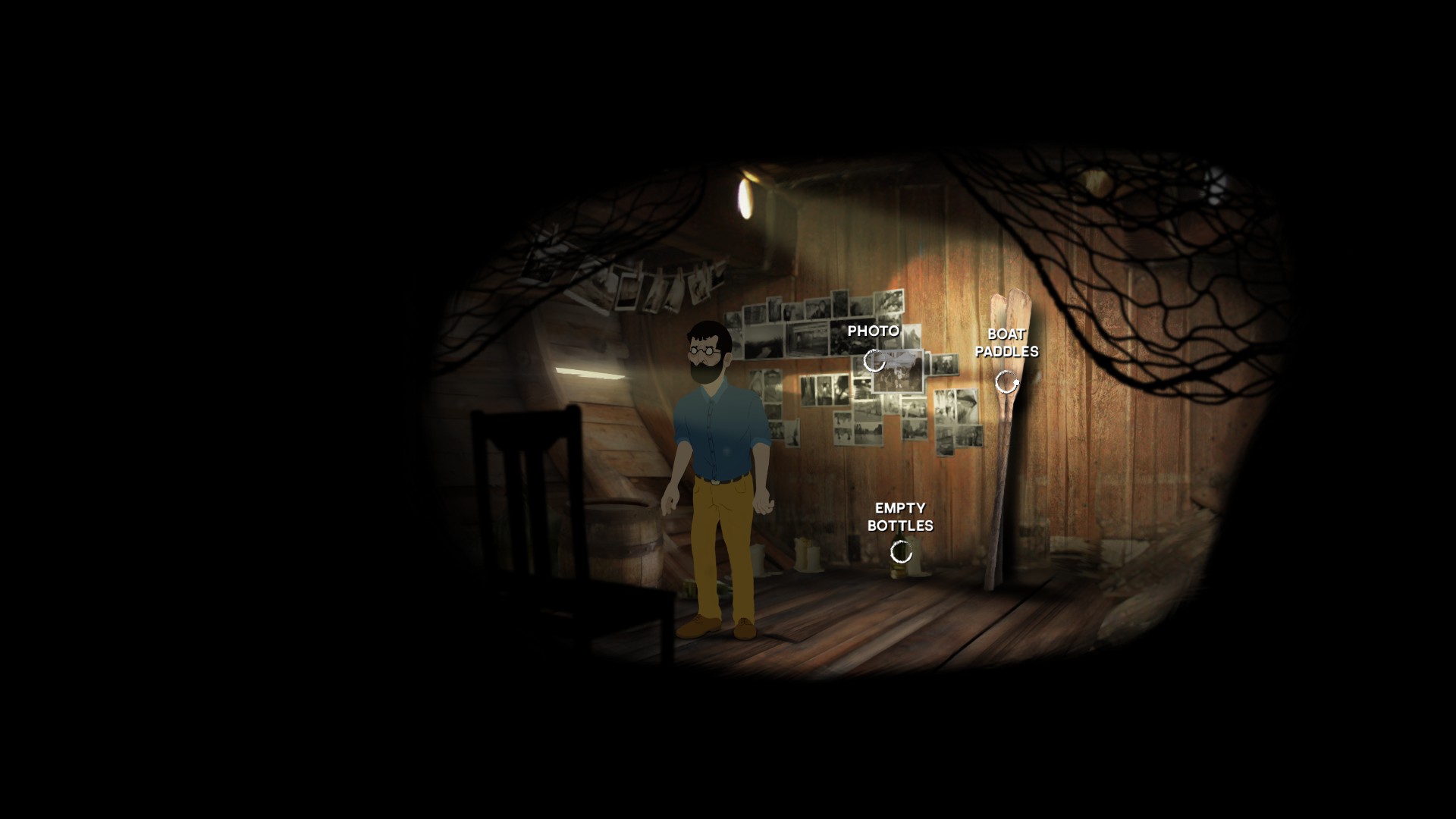Examine the Photo hotspot marker

(x=874, y=361)
